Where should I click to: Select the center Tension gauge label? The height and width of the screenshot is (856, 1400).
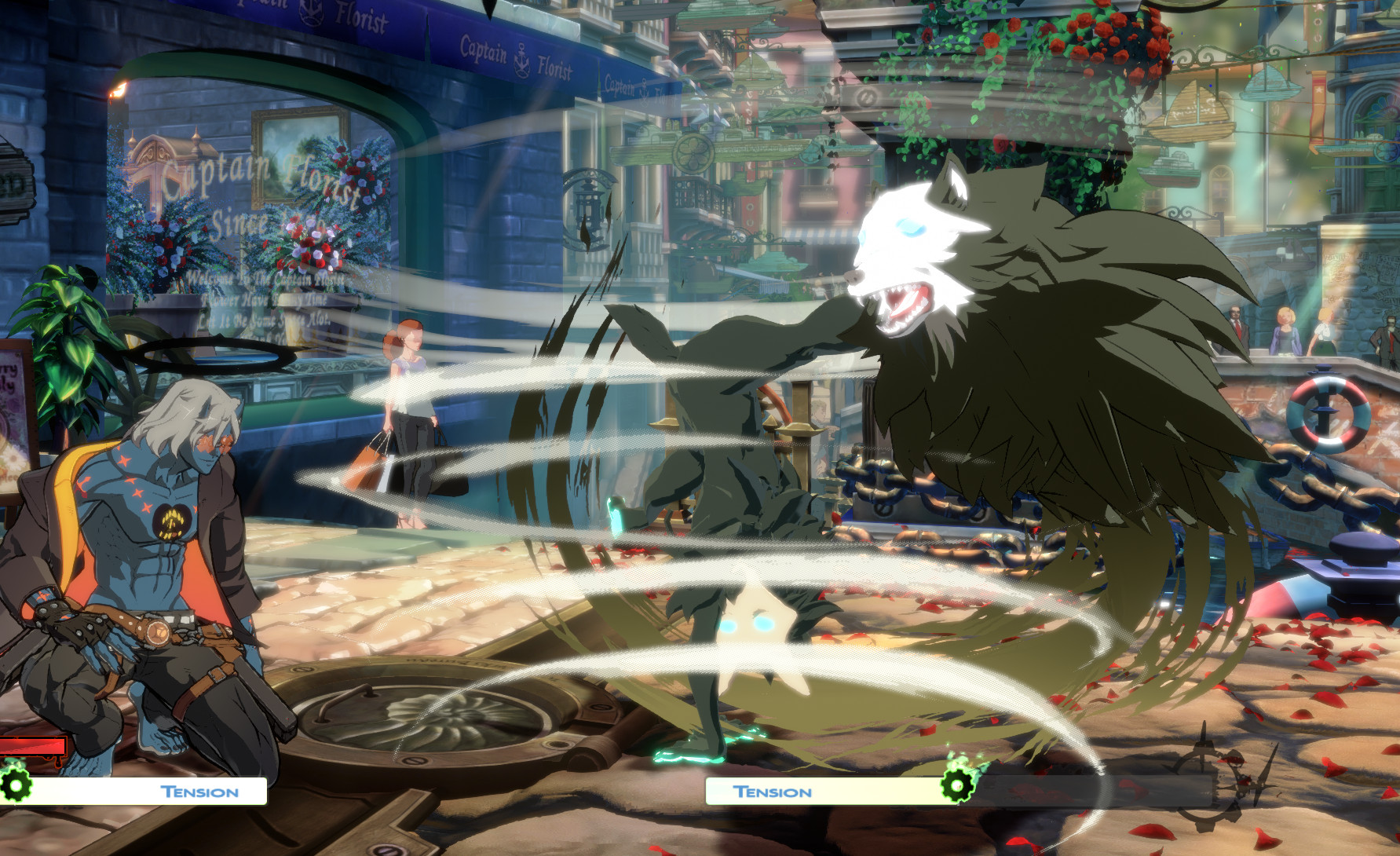771,792
